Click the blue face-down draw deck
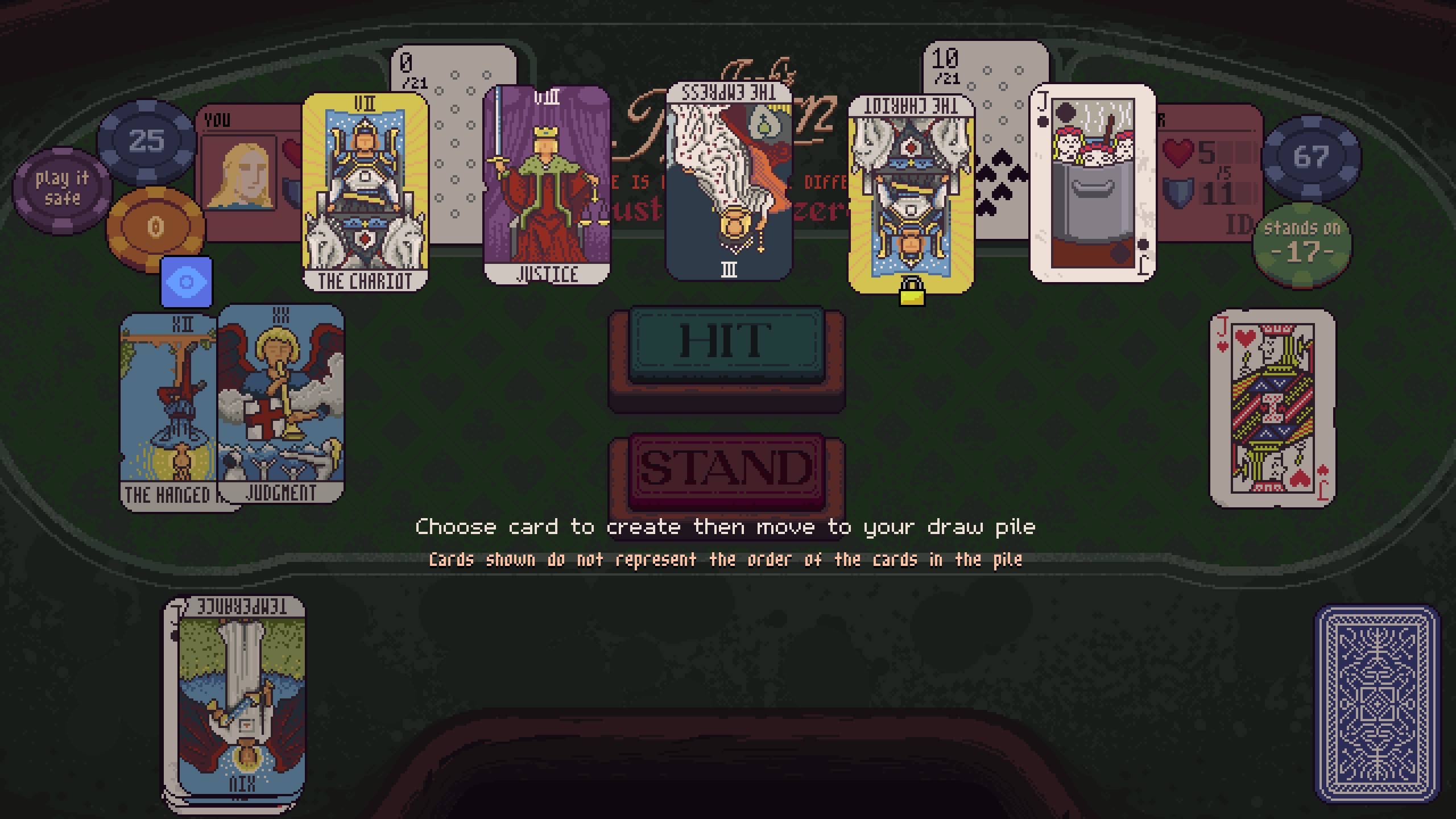Image resolution: width=1456 pixels, height=819 pixels. click(x=1376, y=704)
